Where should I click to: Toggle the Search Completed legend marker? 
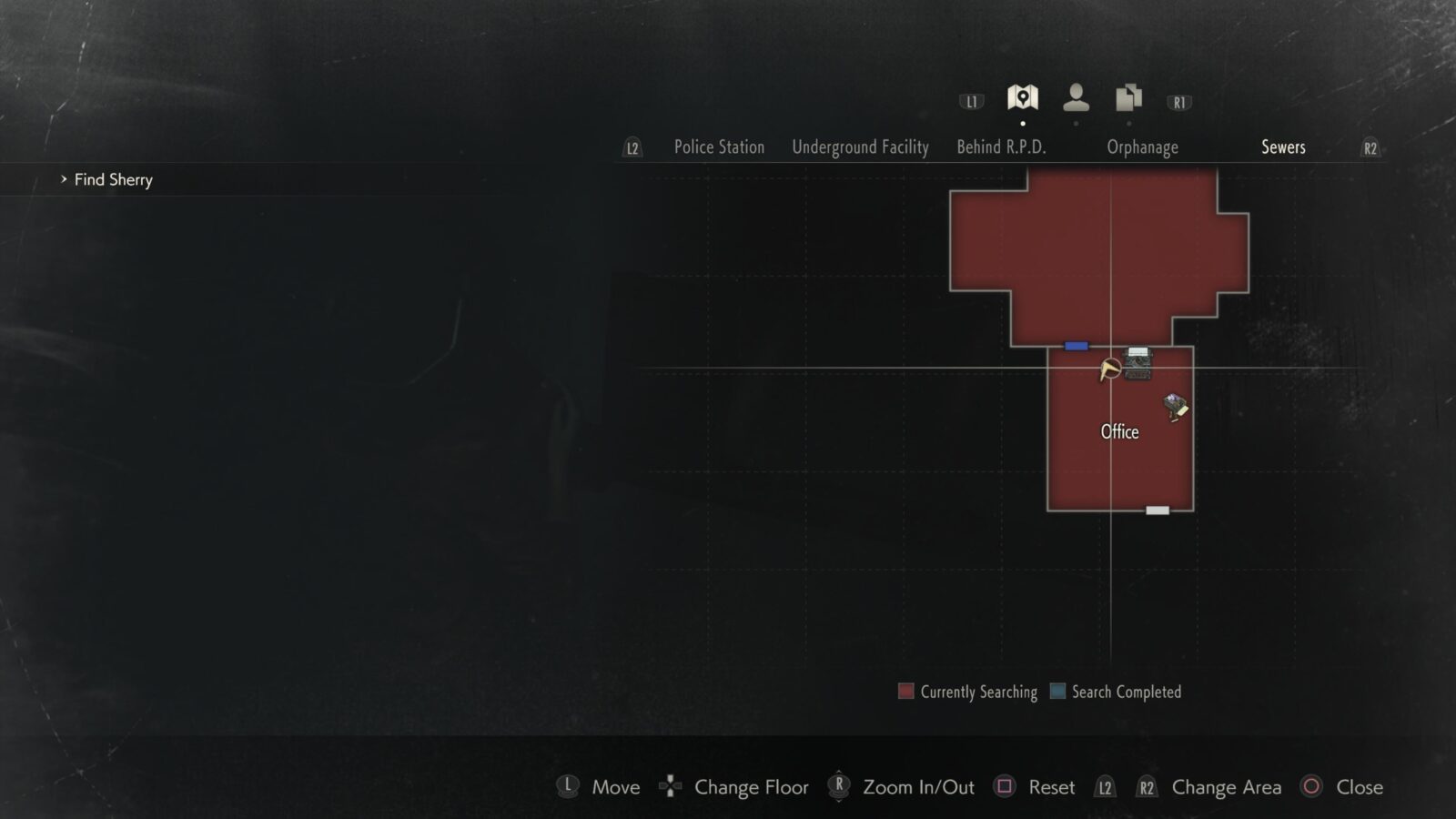(1056, 692)
